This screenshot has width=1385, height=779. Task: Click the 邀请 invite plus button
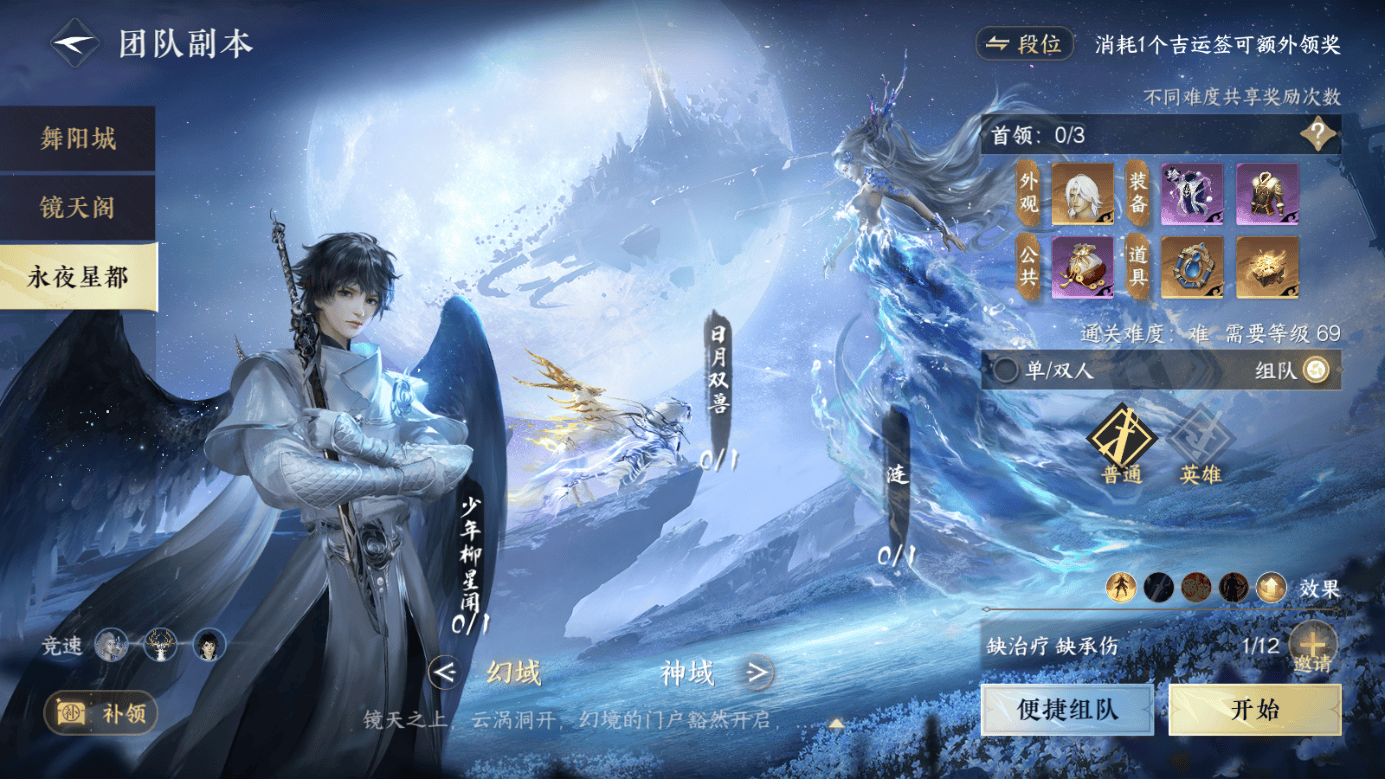coord(1311,644)
